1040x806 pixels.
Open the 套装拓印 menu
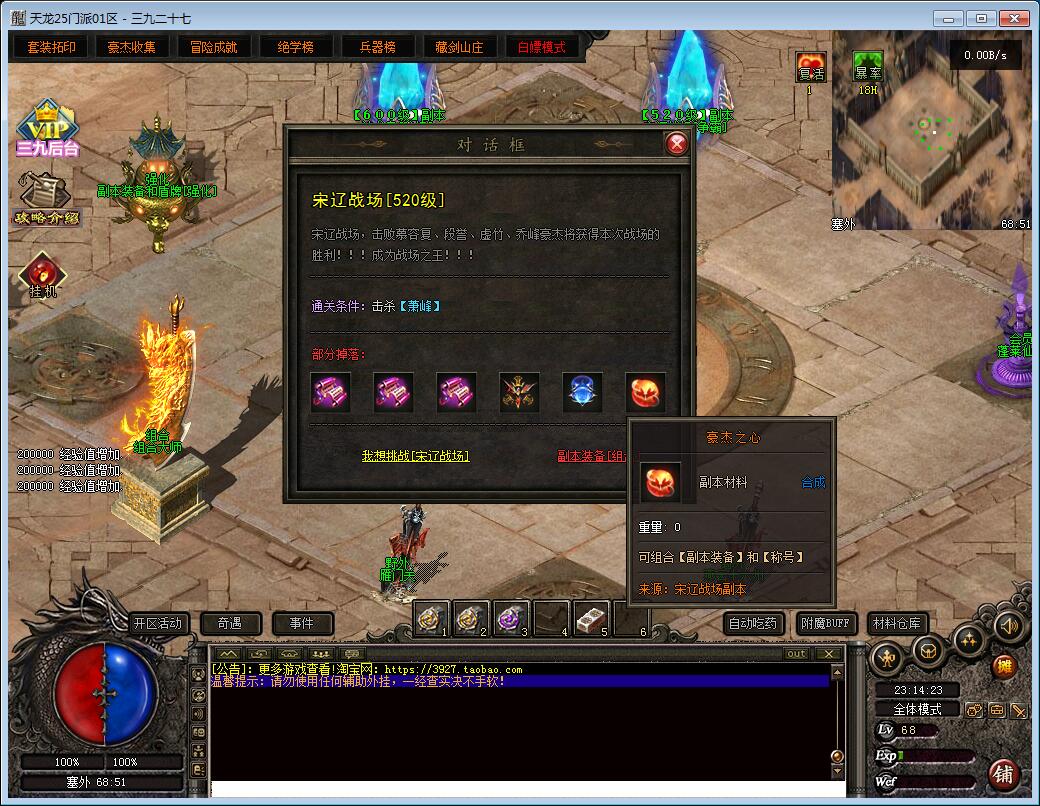coord(51,47)
